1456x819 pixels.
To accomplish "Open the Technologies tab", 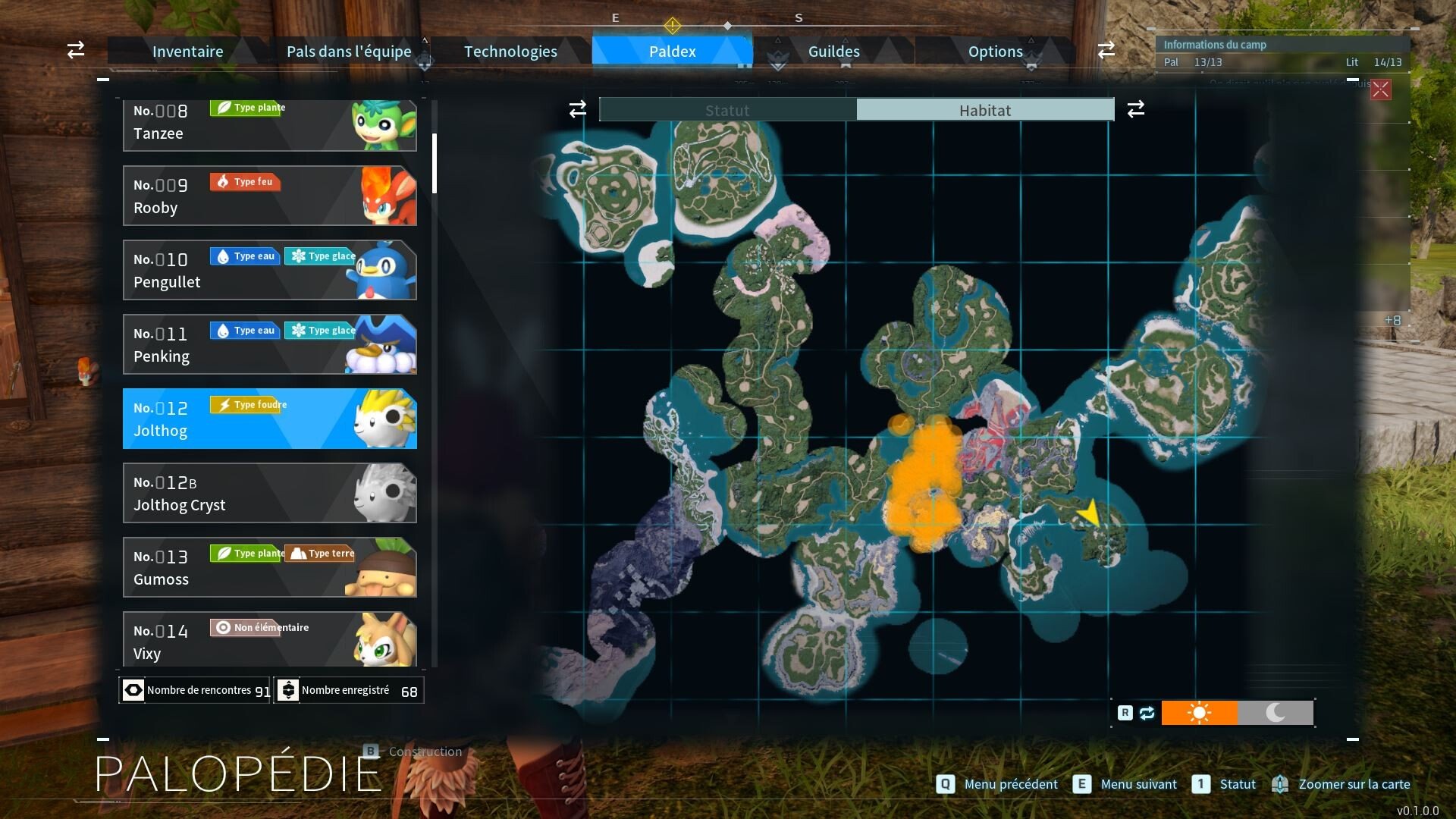I will tap(510, 52).
